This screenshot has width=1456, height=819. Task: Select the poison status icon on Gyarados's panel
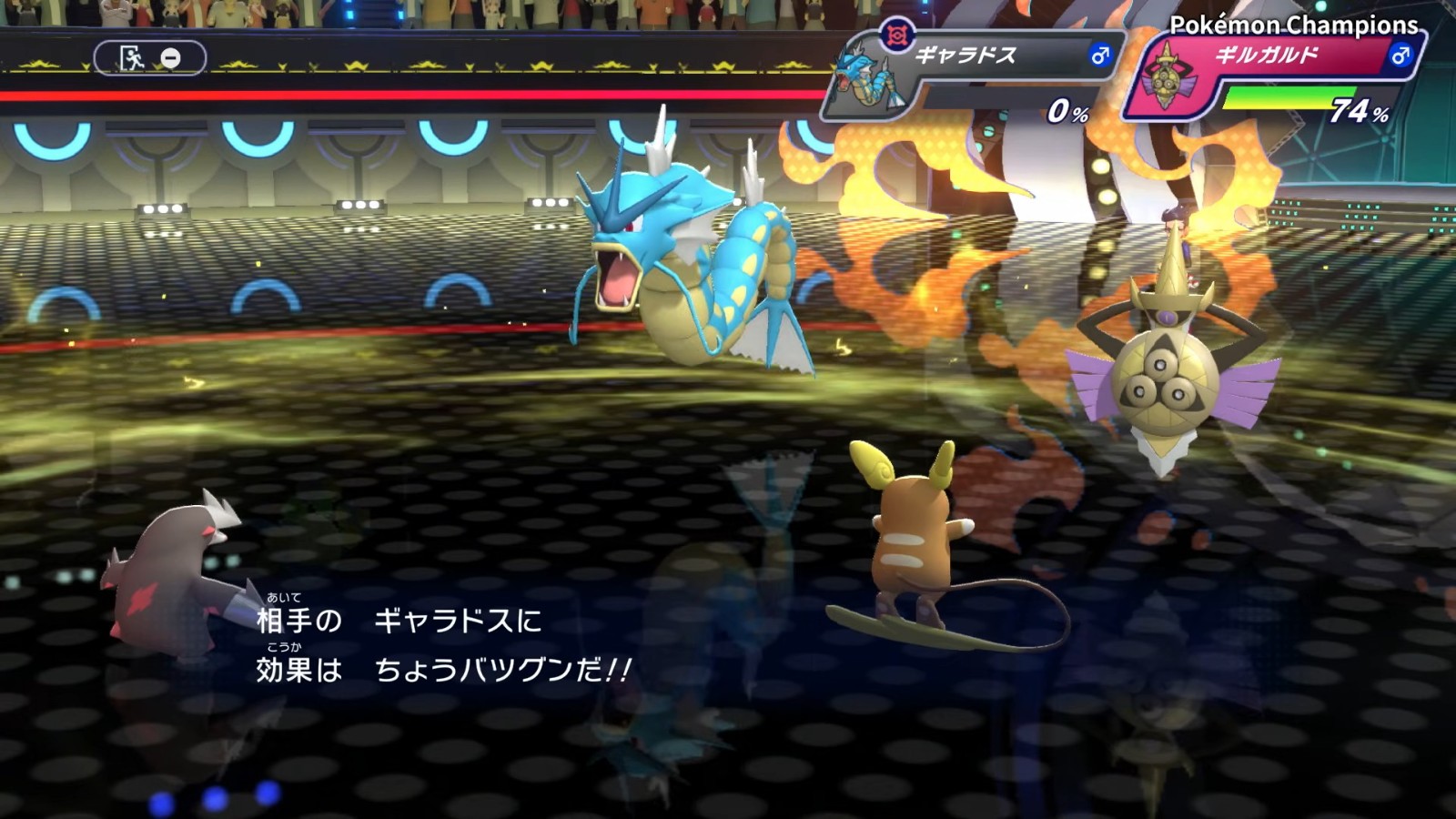pos(897,34)
